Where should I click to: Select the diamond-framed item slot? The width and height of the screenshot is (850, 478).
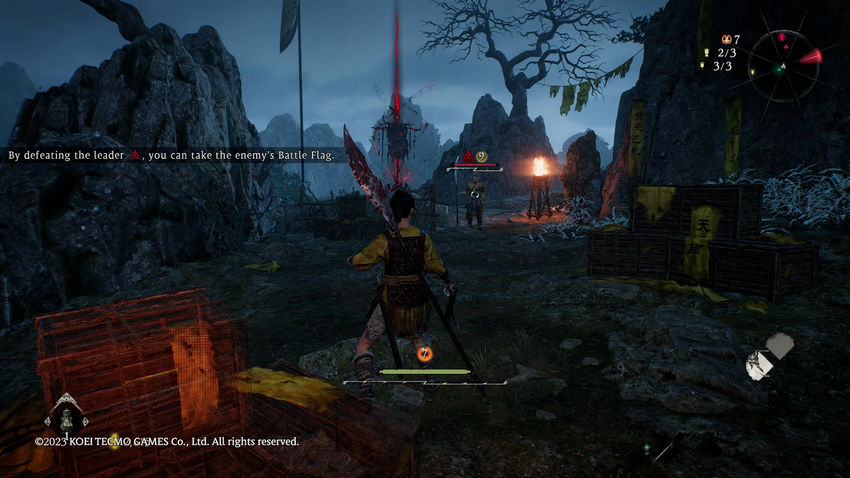point(68,412)
